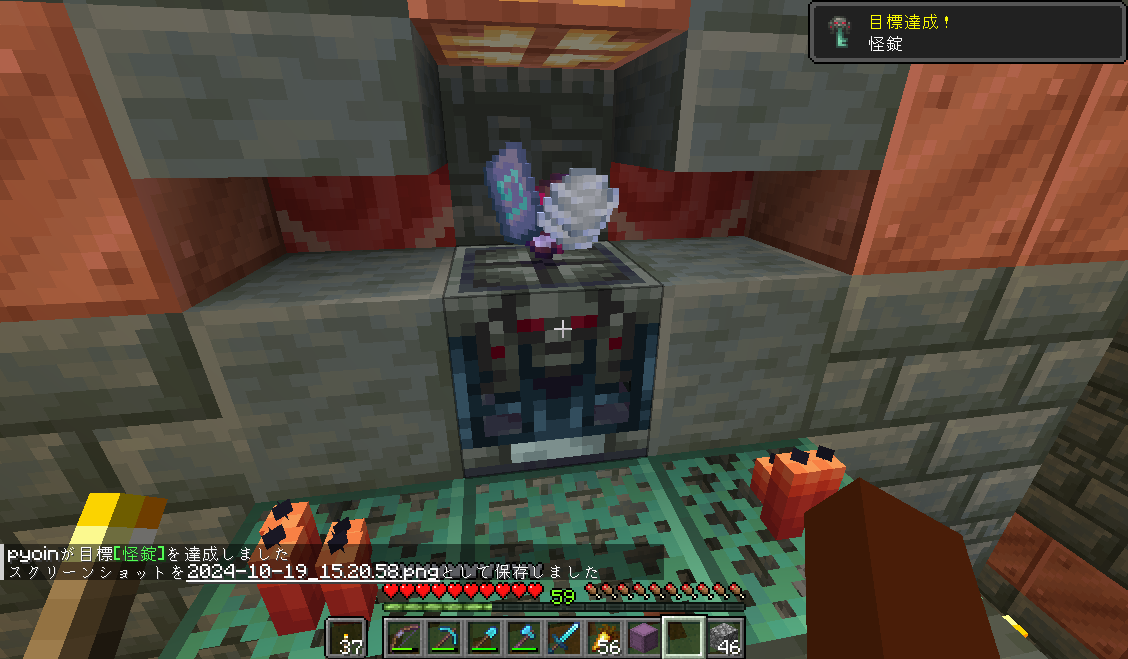The height and width of the screenshot is (659, 1128).
Task: Select the purple block hotbar slot
Action: point(645,638)
